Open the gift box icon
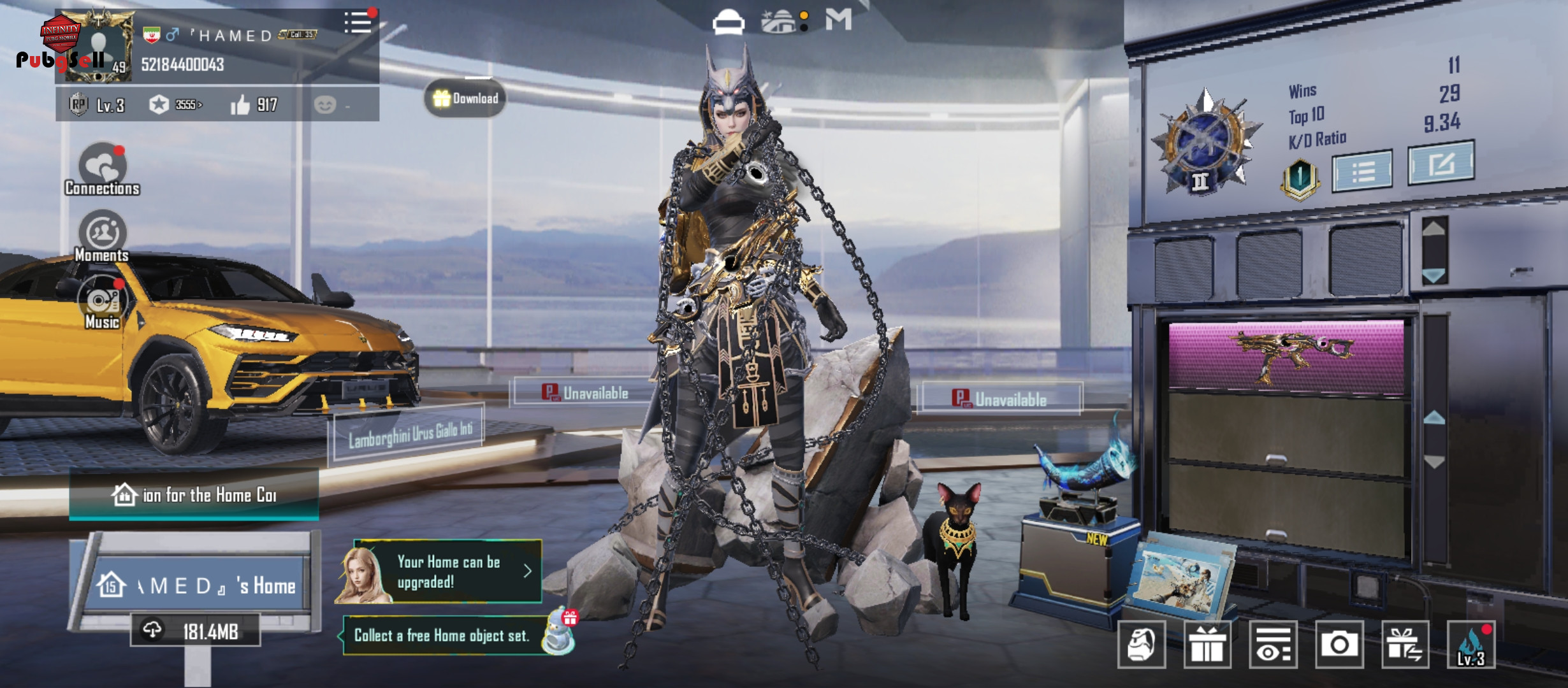This screenshot has width=1568, height=688. (1207, 645)
